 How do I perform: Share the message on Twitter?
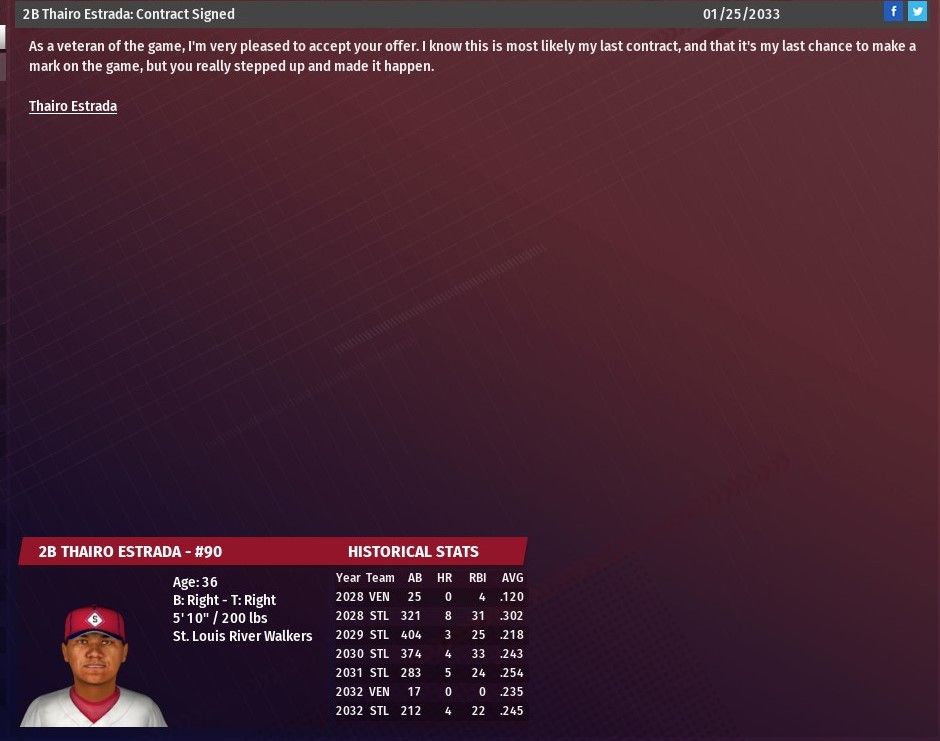[x=917, y=12]
